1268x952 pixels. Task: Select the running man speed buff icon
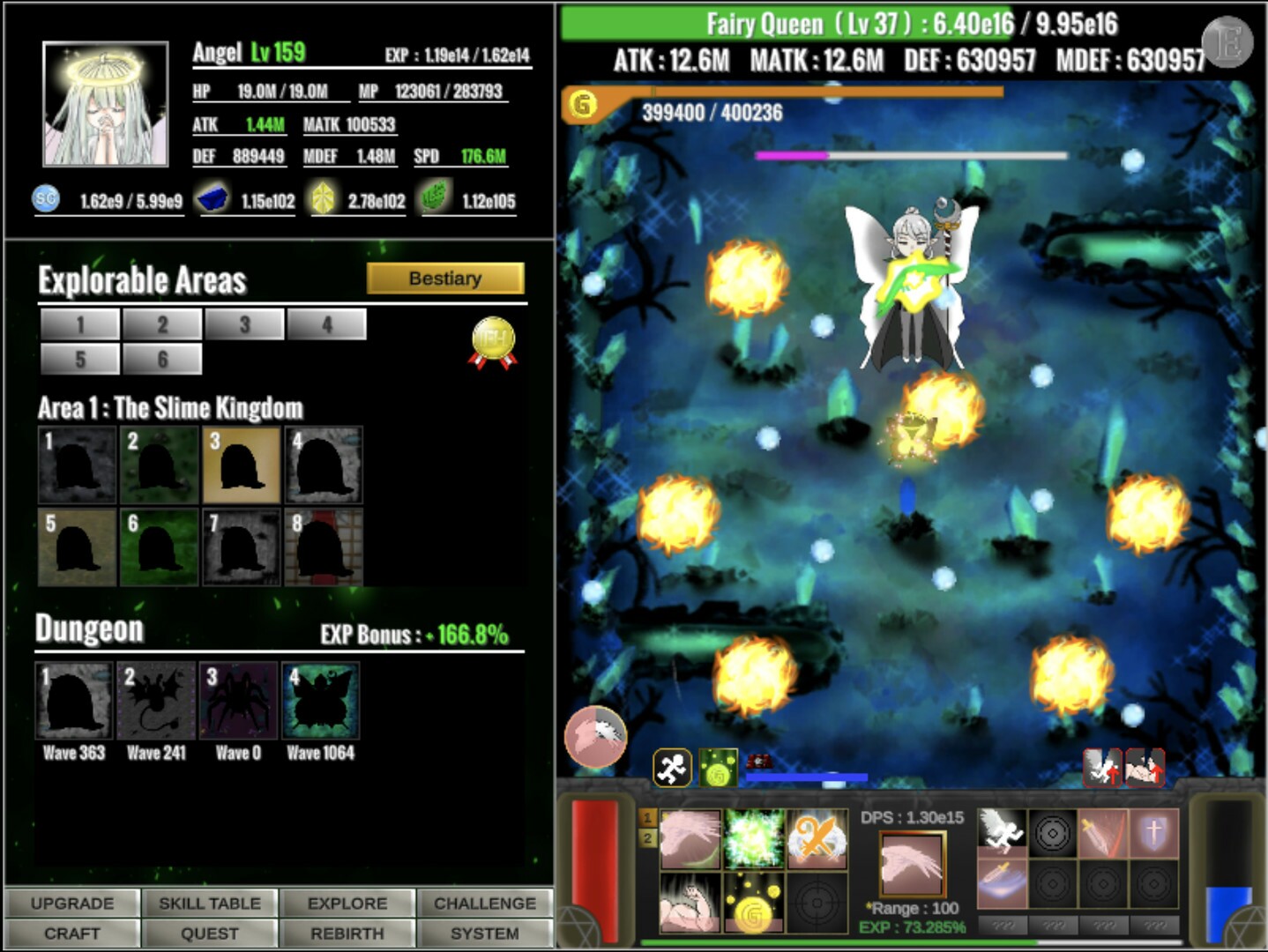point(1003,832)
